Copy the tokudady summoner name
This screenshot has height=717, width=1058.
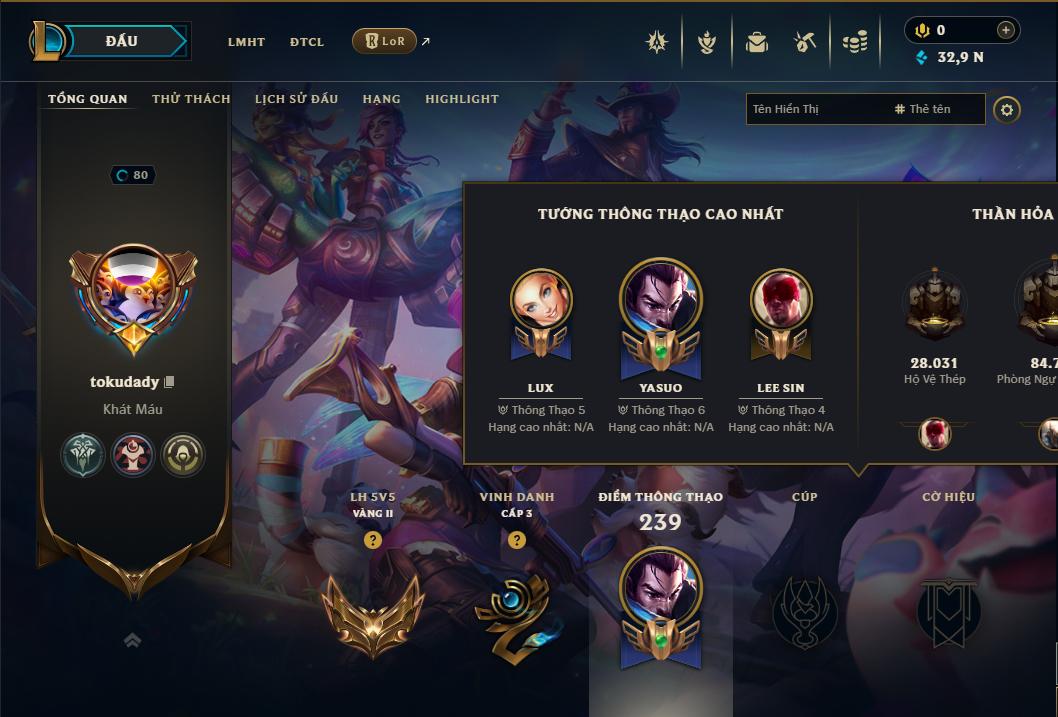click(170, 382)
